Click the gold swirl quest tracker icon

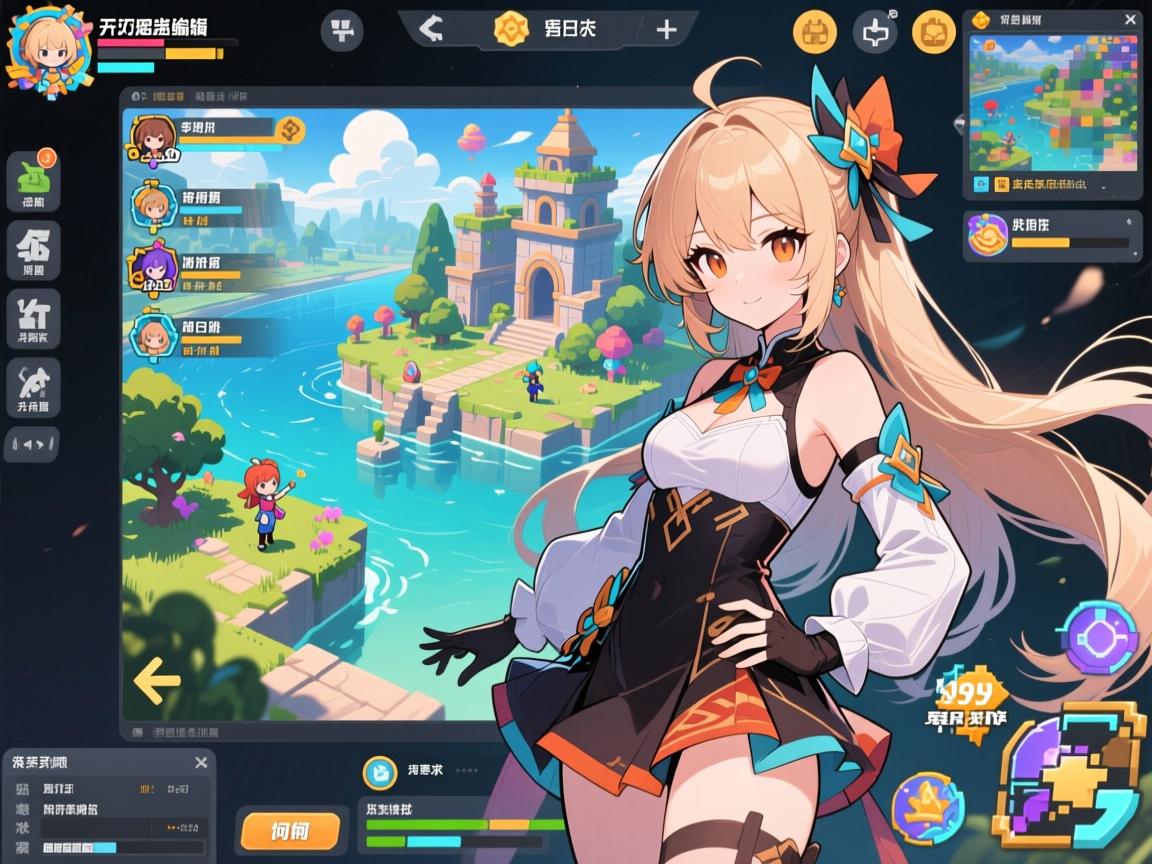point(988,236)
